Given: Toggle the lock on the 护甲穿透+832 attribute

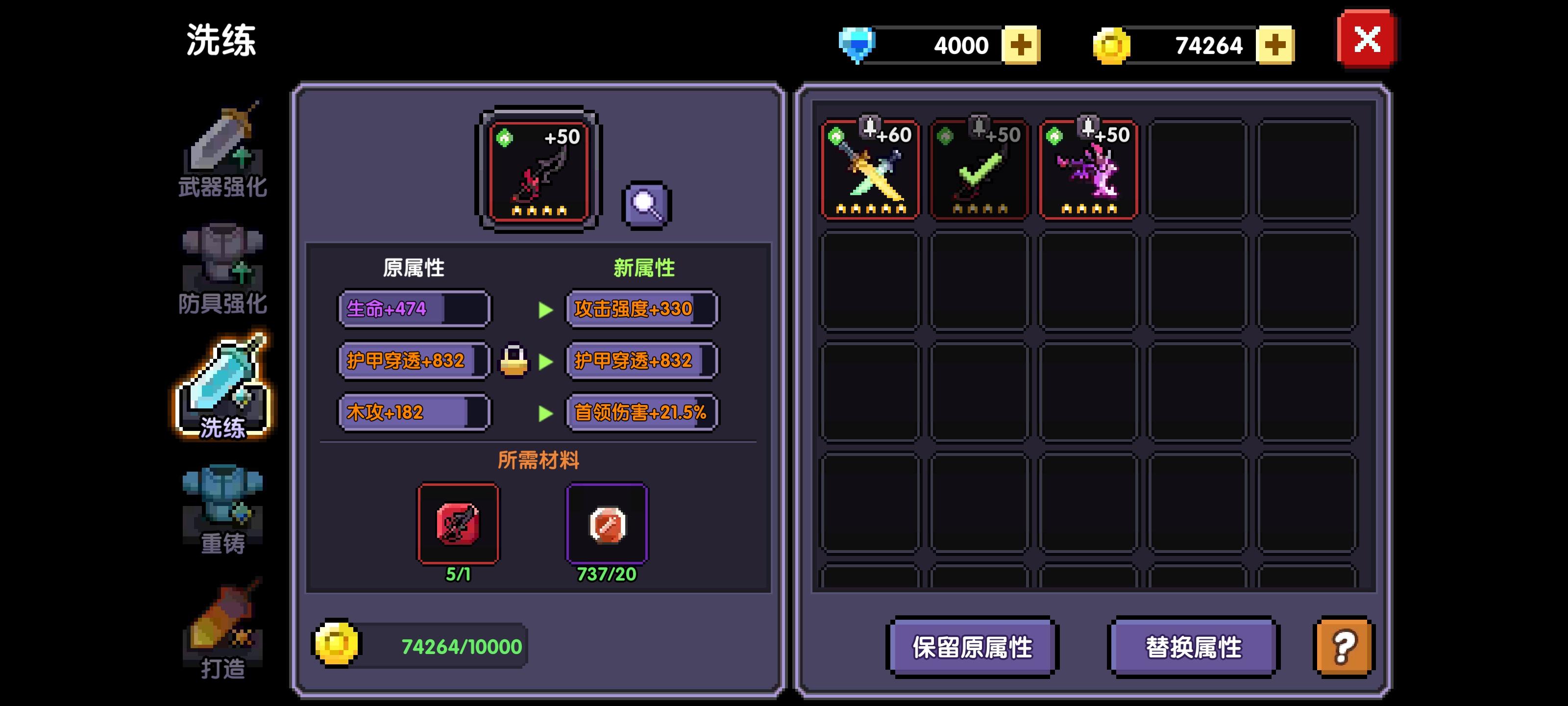Looking at the screenshot, I should 514,361.
